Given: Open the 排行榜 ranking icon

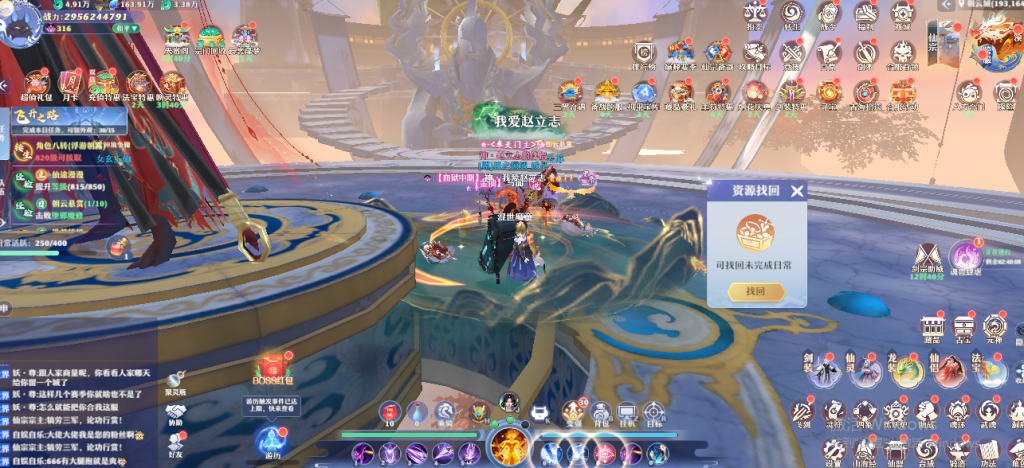Looking at the screenshot, I should point(643,52).
